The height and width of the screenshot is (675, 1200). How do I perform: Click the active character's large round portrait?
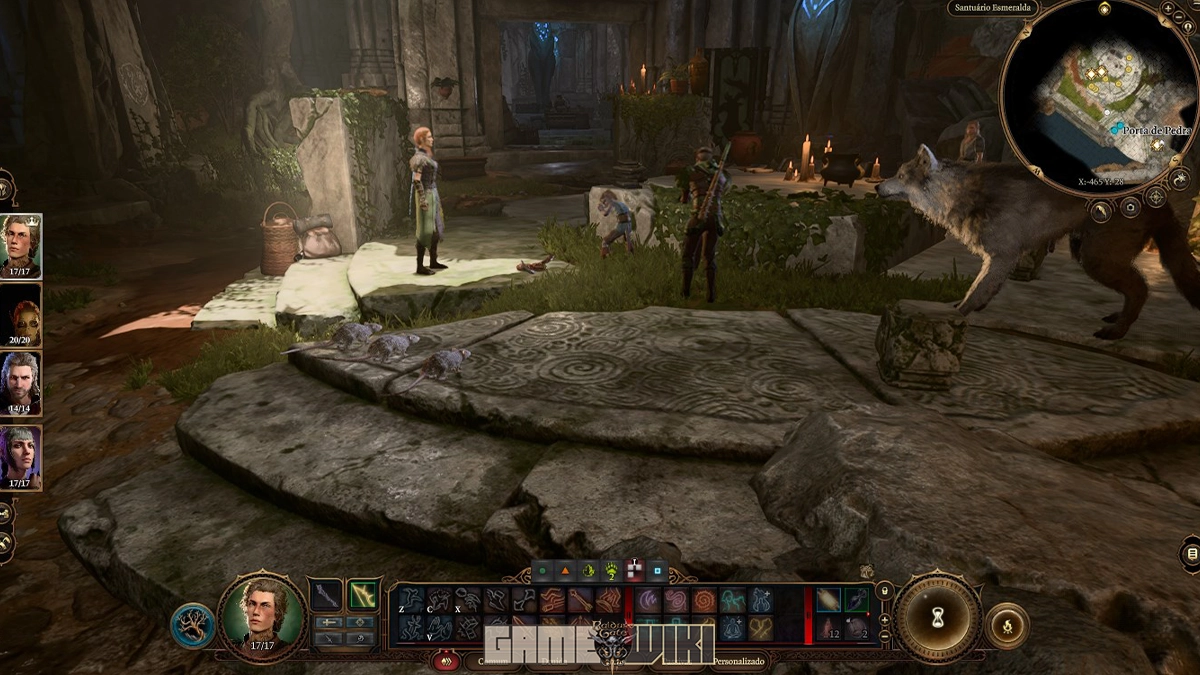click(262, 614)
